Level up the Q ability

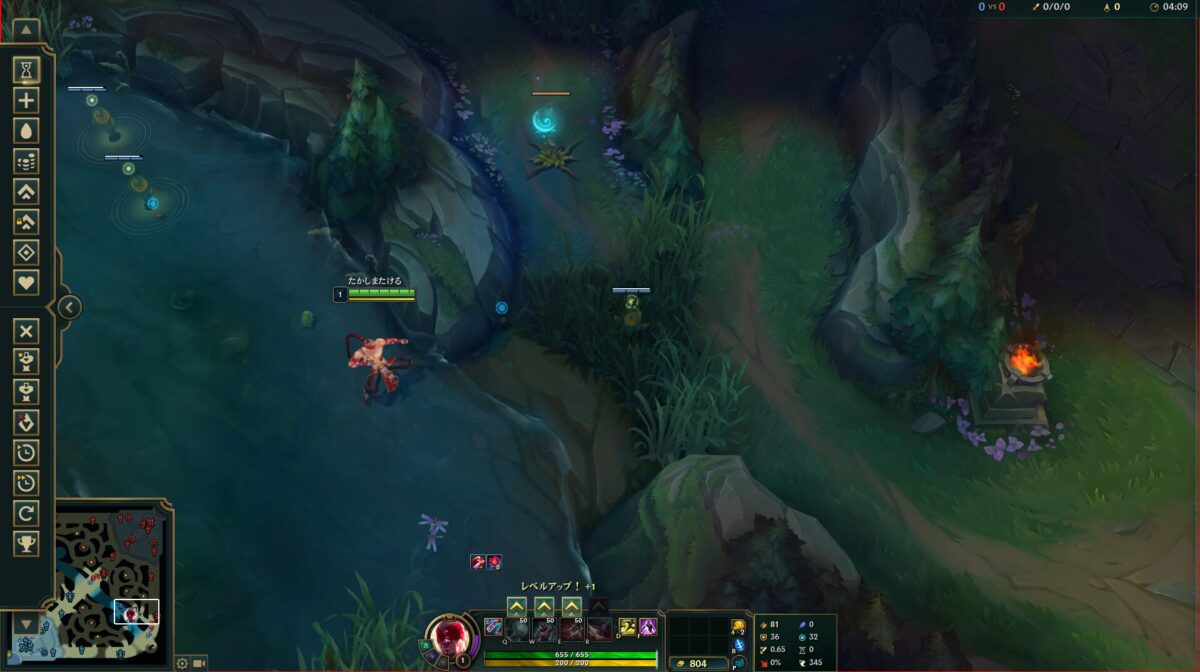click(x=517, y=606)
